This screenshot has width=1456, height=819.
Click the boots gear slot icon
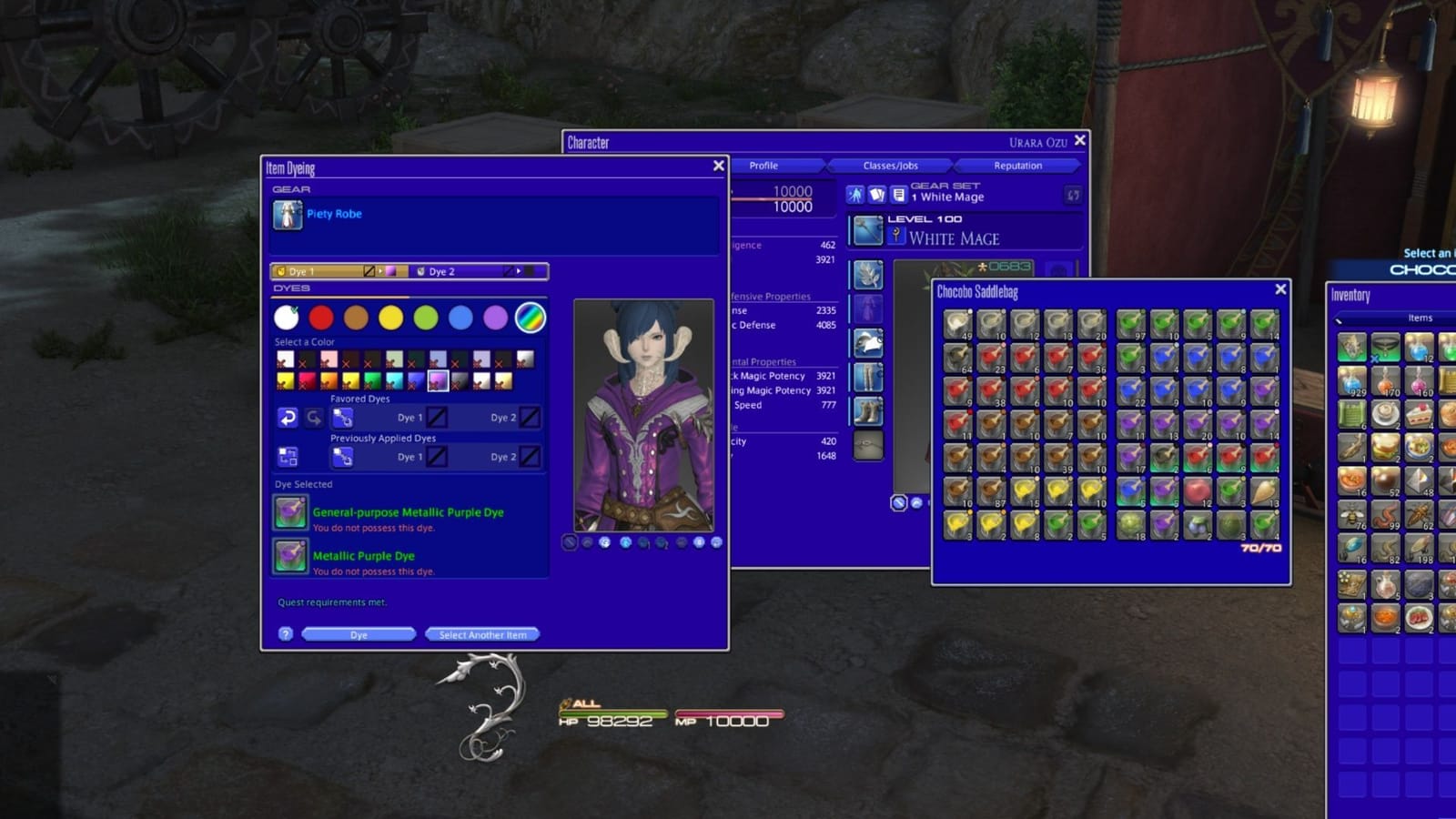[x=868, y=409]
